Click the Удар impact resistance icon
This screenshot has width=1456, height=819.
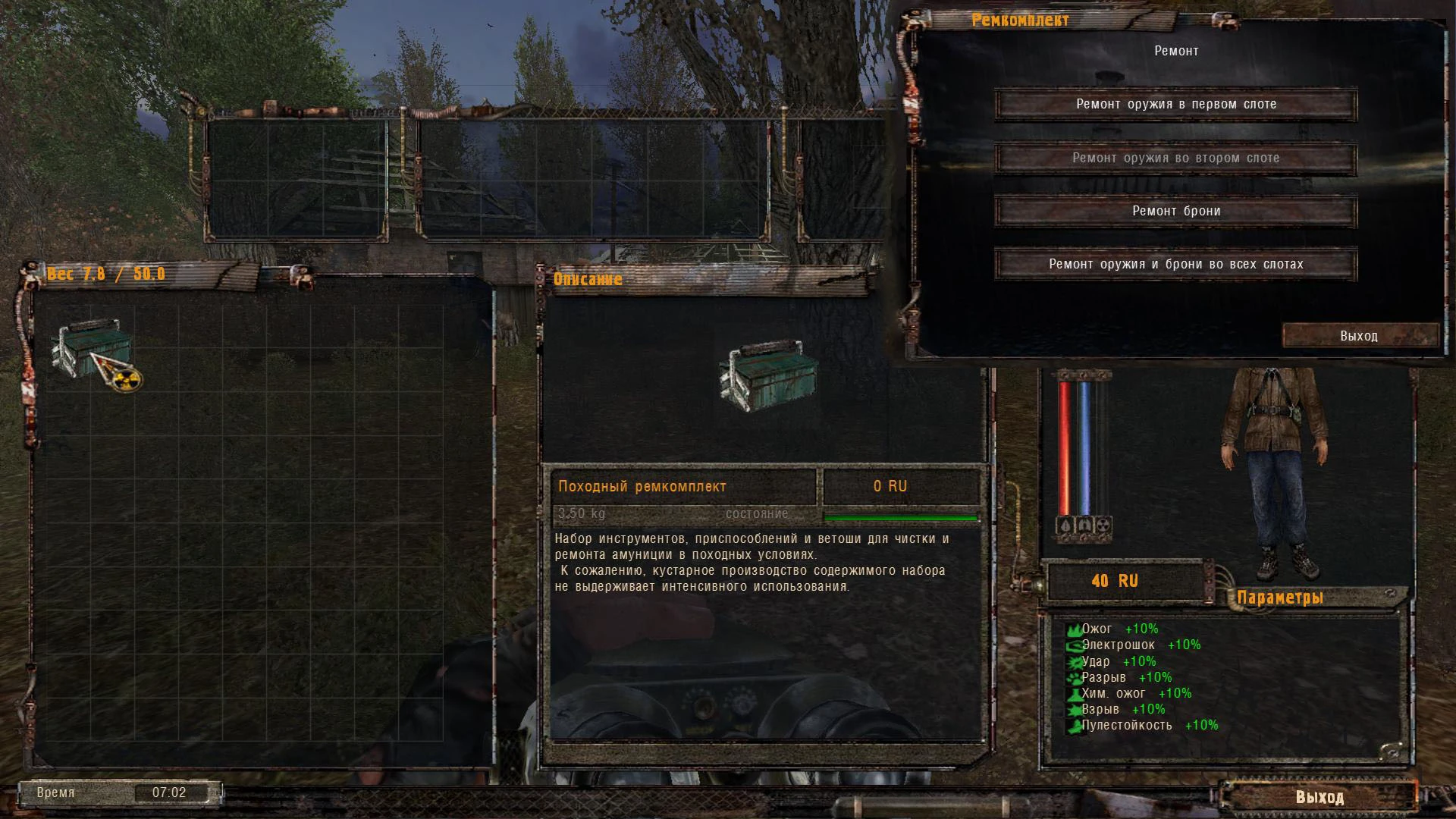1074,661
